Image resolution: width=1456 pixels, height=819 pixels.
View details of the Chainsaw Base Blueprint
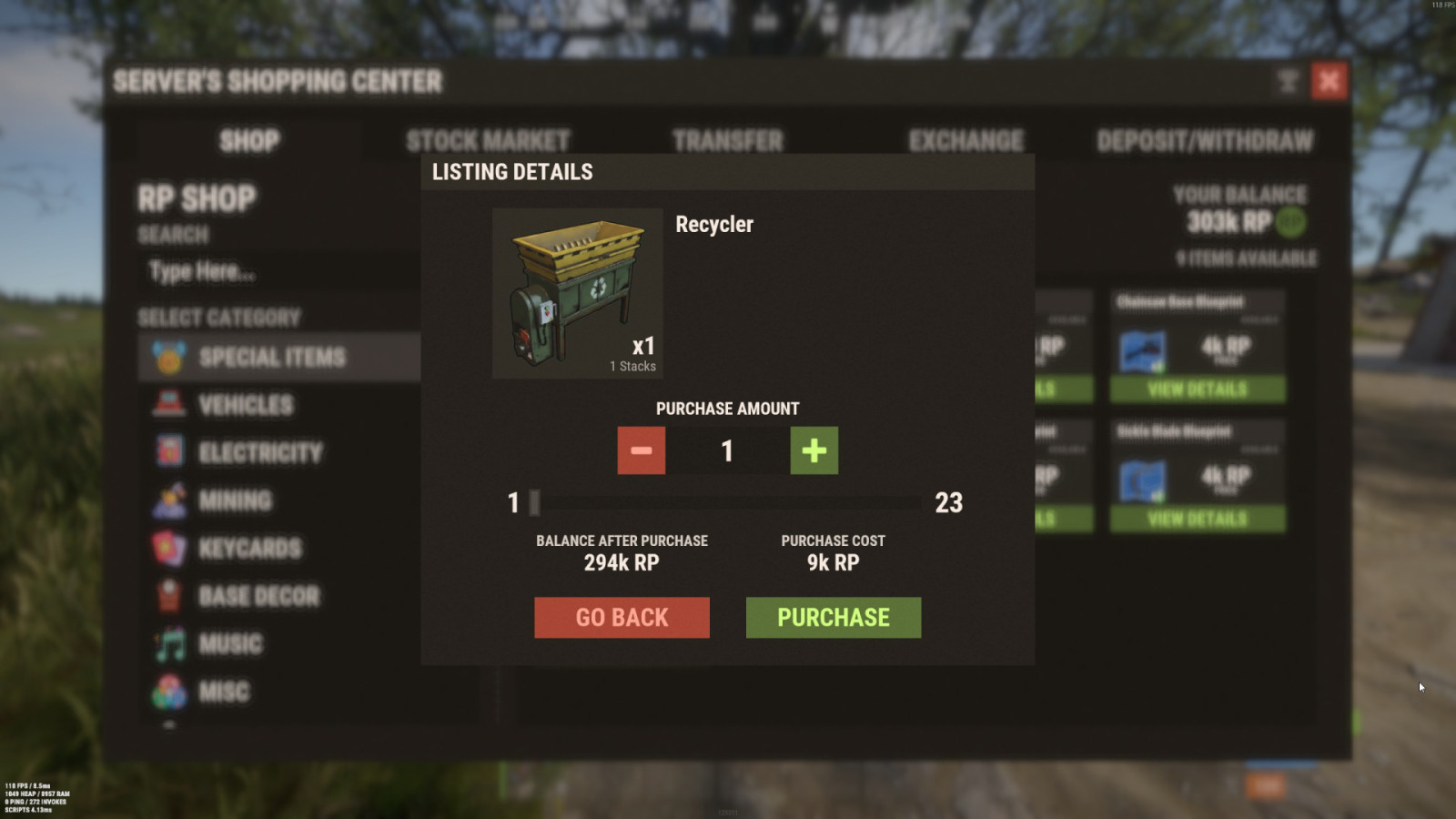click(1198, 389)
